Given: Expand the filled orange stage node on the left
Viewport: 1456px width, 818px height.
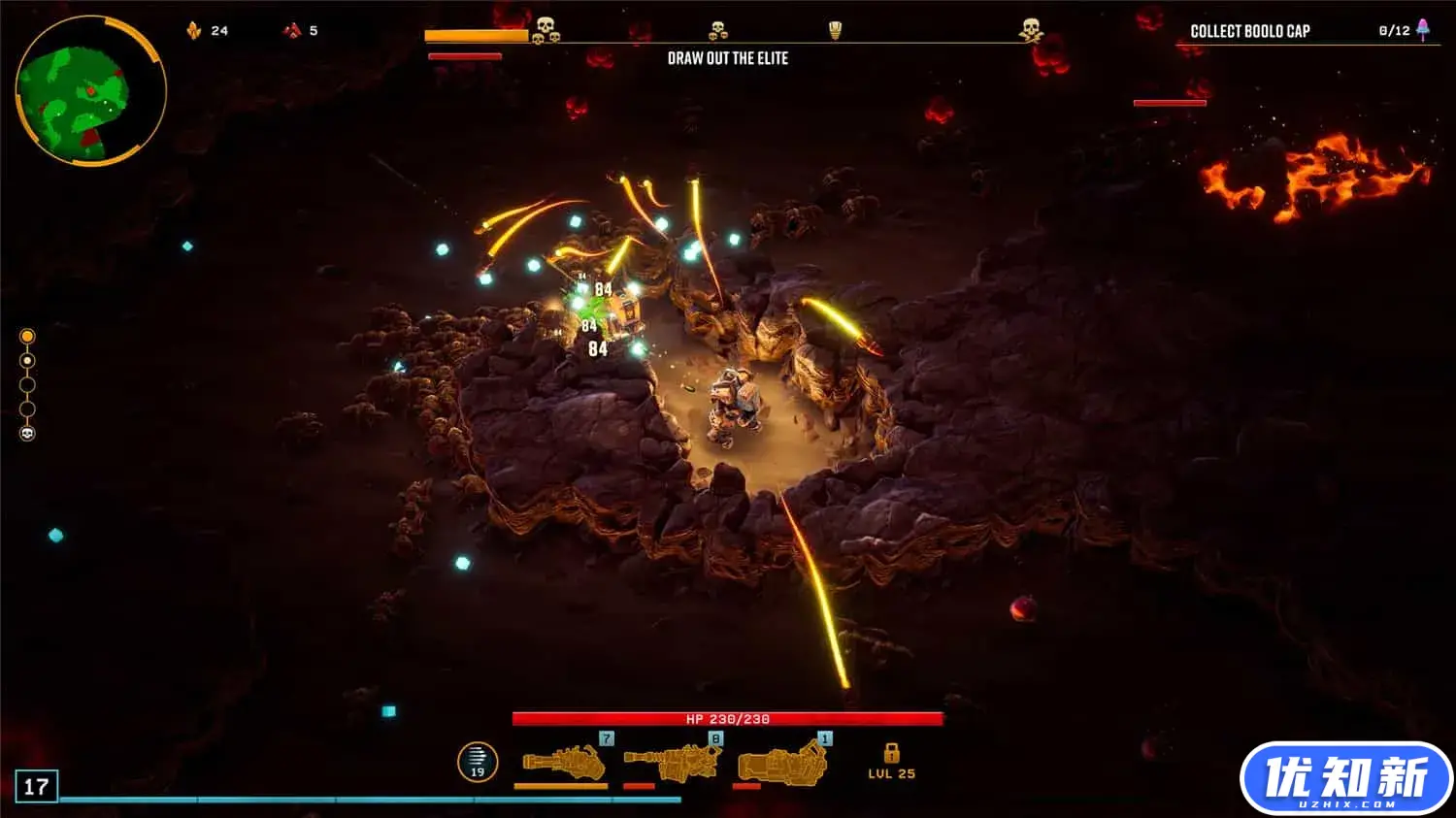Looking at the screenshot, I should 27,334.
